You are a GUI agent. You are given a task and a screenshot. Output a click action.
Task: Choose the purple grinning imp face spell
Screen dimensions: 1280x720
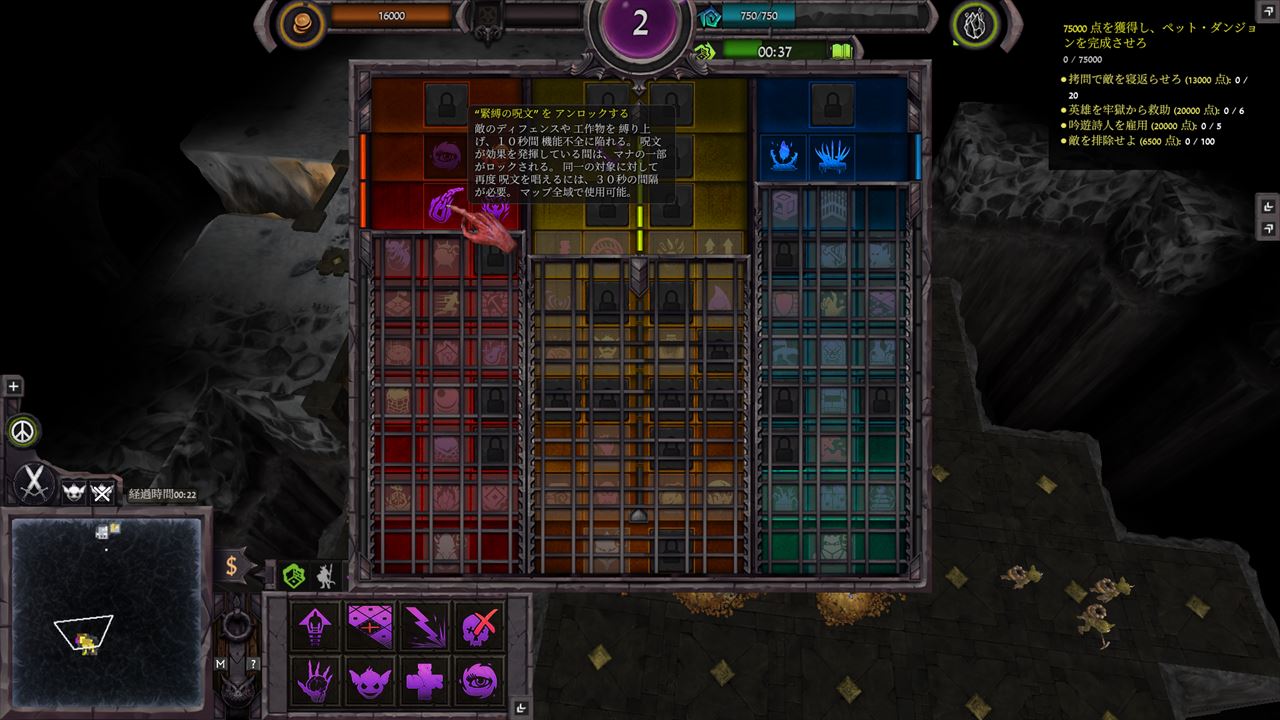click(370, 682)
